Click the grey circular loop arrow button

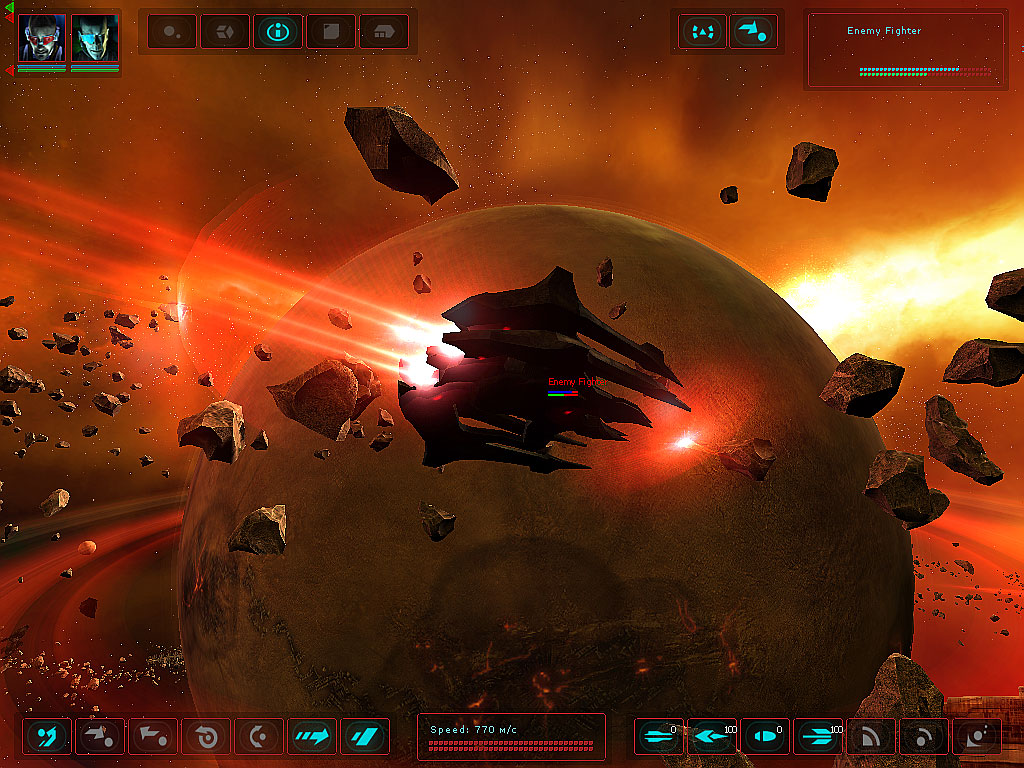[x=206, y=737]
